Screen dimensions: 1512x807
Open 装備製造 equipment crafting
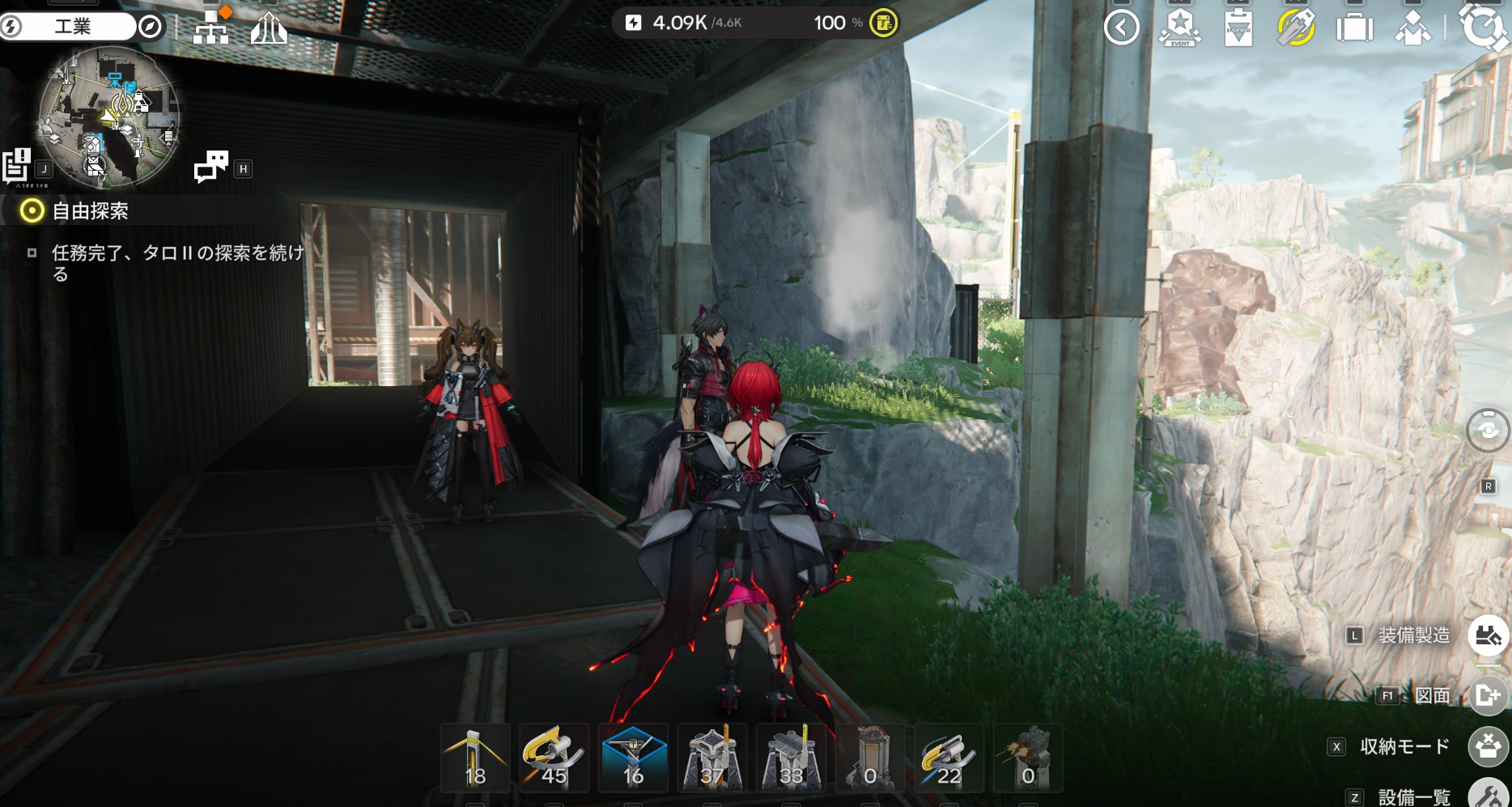[1488, 635]
